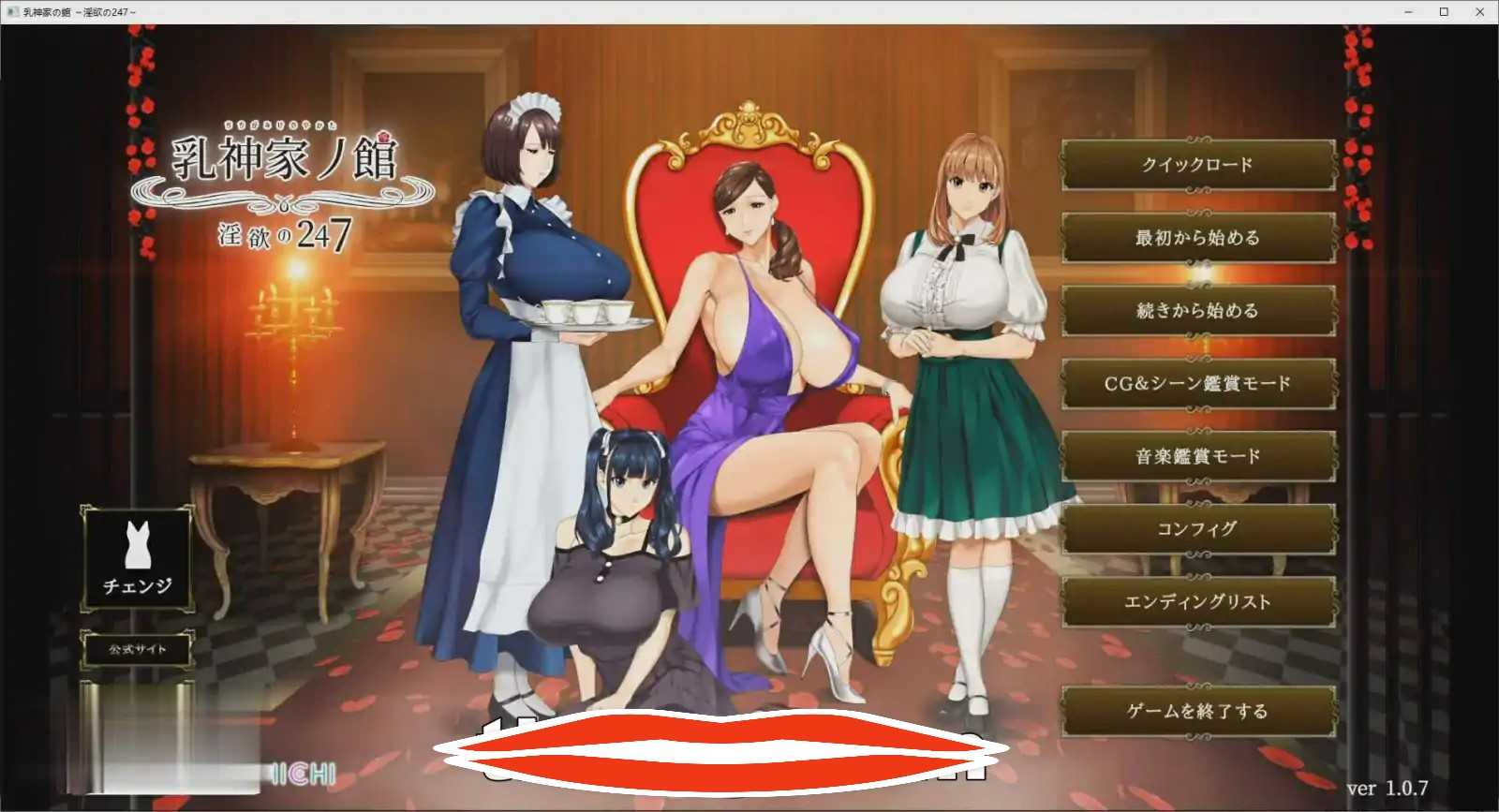View the エンディングリスト ending list
1499x812 pixels.
tap(1199, 602)
